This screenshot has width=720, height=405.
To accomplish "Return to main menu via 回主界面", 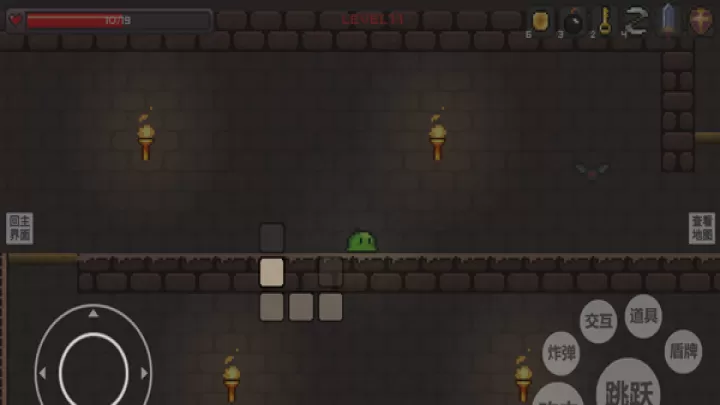I will point(19,228).
